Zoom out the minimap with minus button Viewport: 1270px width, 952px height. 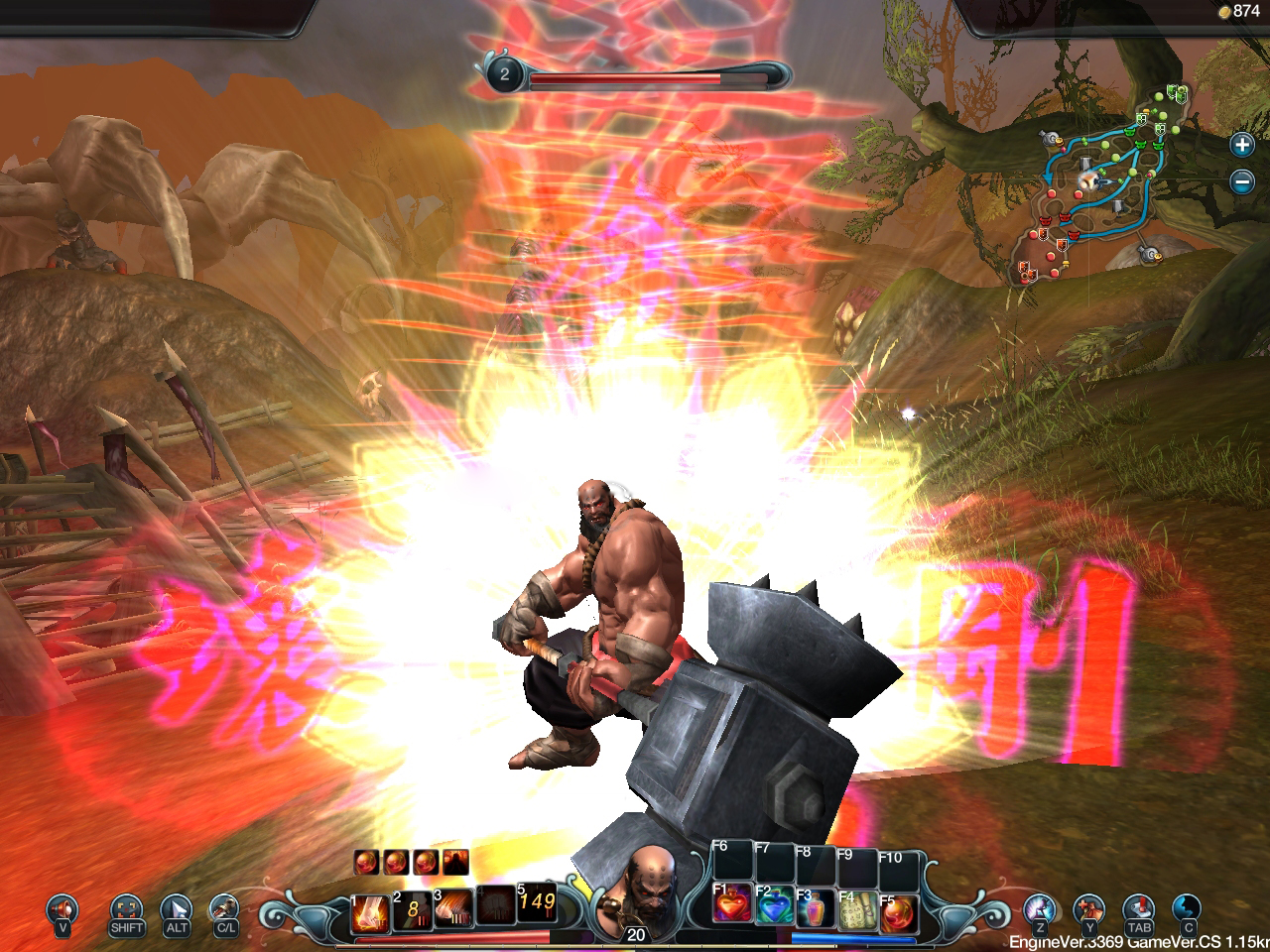(1241, 181)
